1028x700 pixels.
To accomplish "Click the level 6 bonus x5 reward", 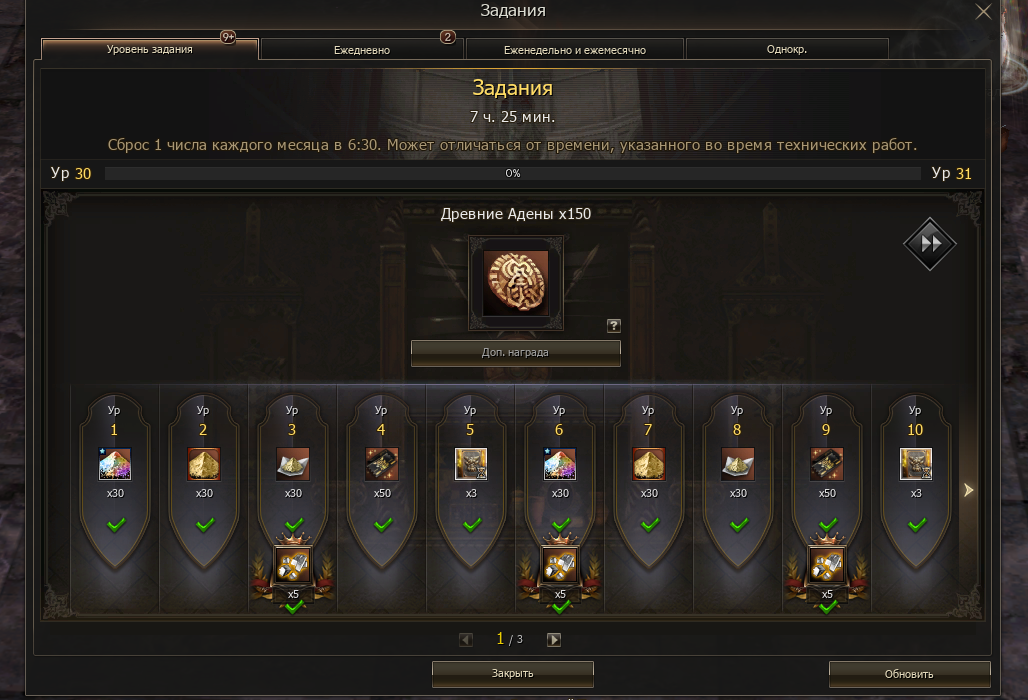I will tap(559, 567).
